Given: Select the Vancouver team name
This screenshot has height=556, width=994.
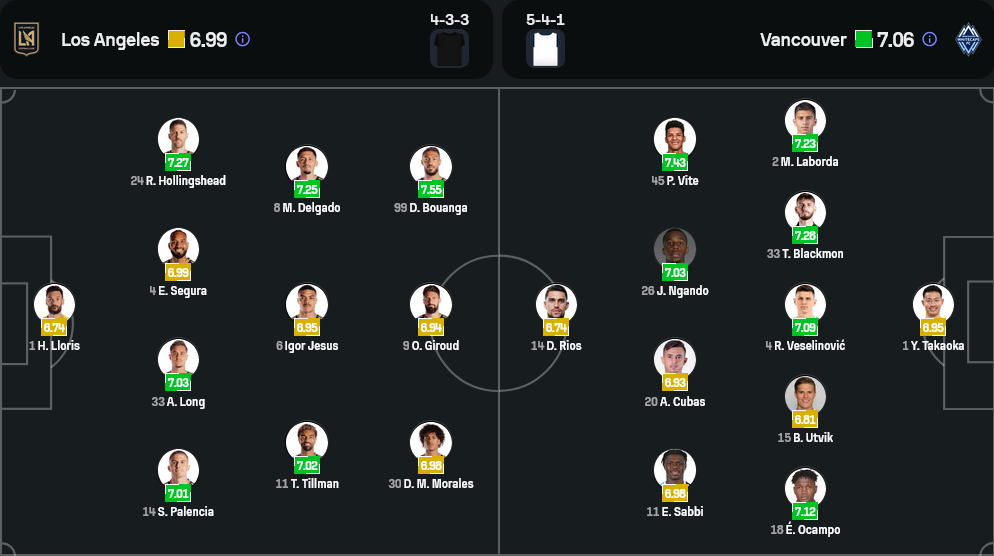Looking at the screenshot, I should click(803, 40).
